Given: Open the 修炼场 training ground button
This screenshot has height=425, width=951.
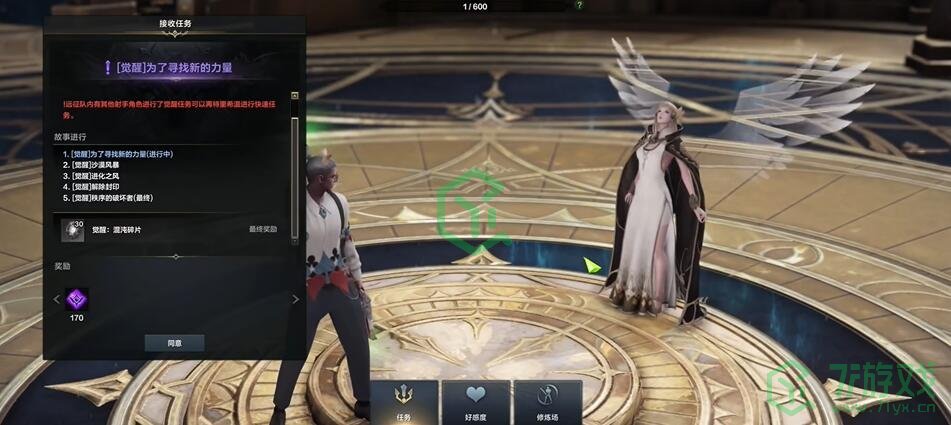Looking at the screenshot, I should pyautogui.click(x=547, y=403).
